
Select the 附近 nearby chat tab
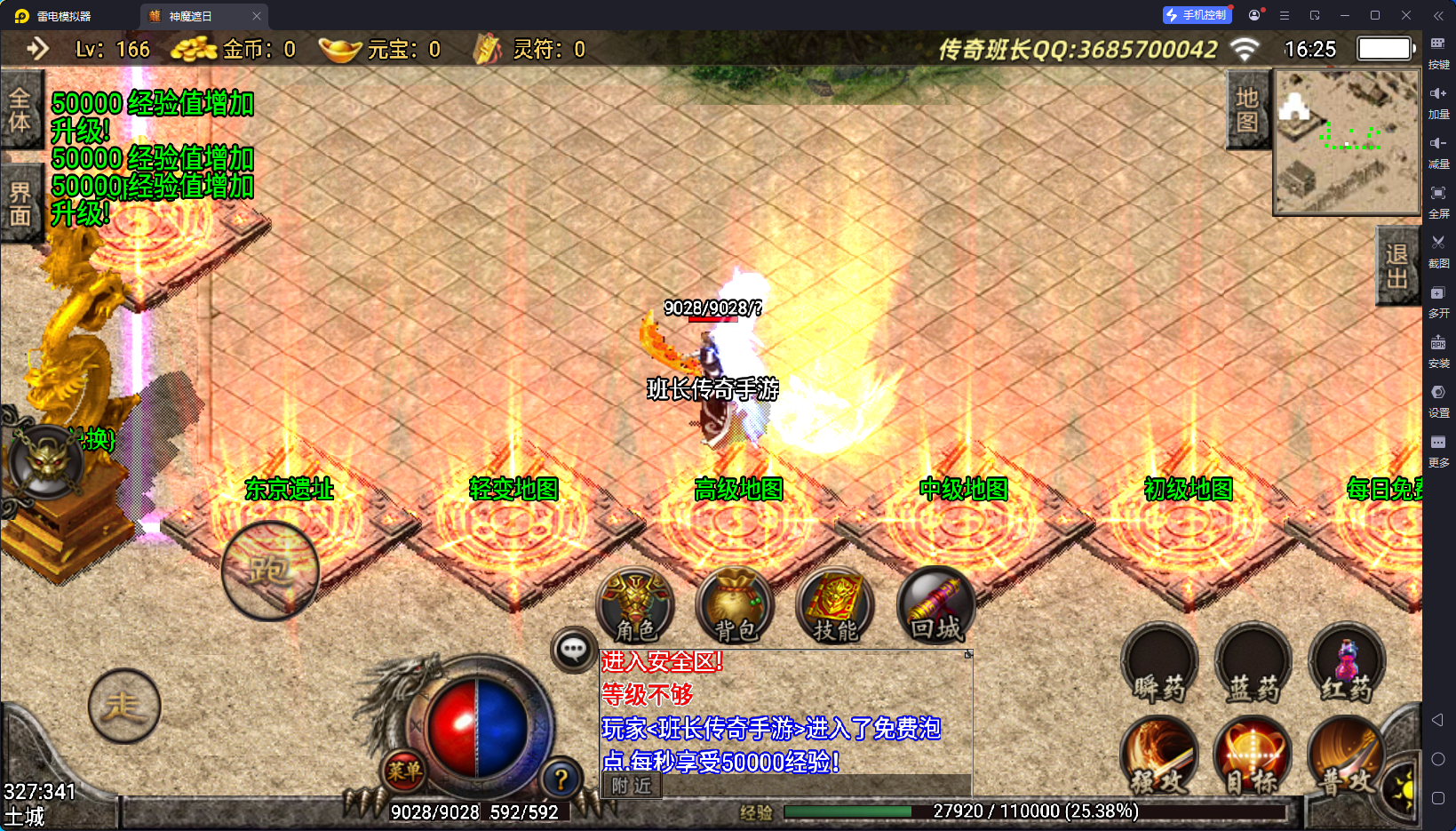[x=632, y=786]
